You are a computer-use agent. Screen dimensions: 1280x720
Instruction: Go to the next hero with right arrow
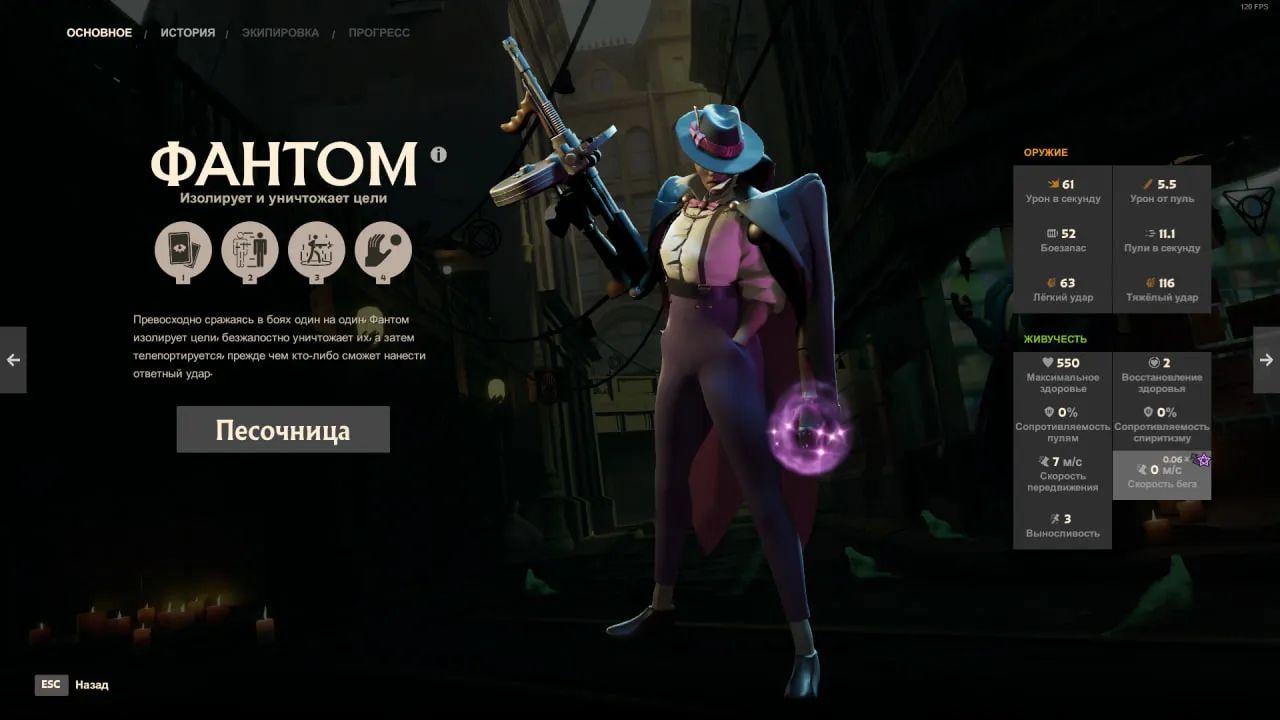[x=1266, y=360]
